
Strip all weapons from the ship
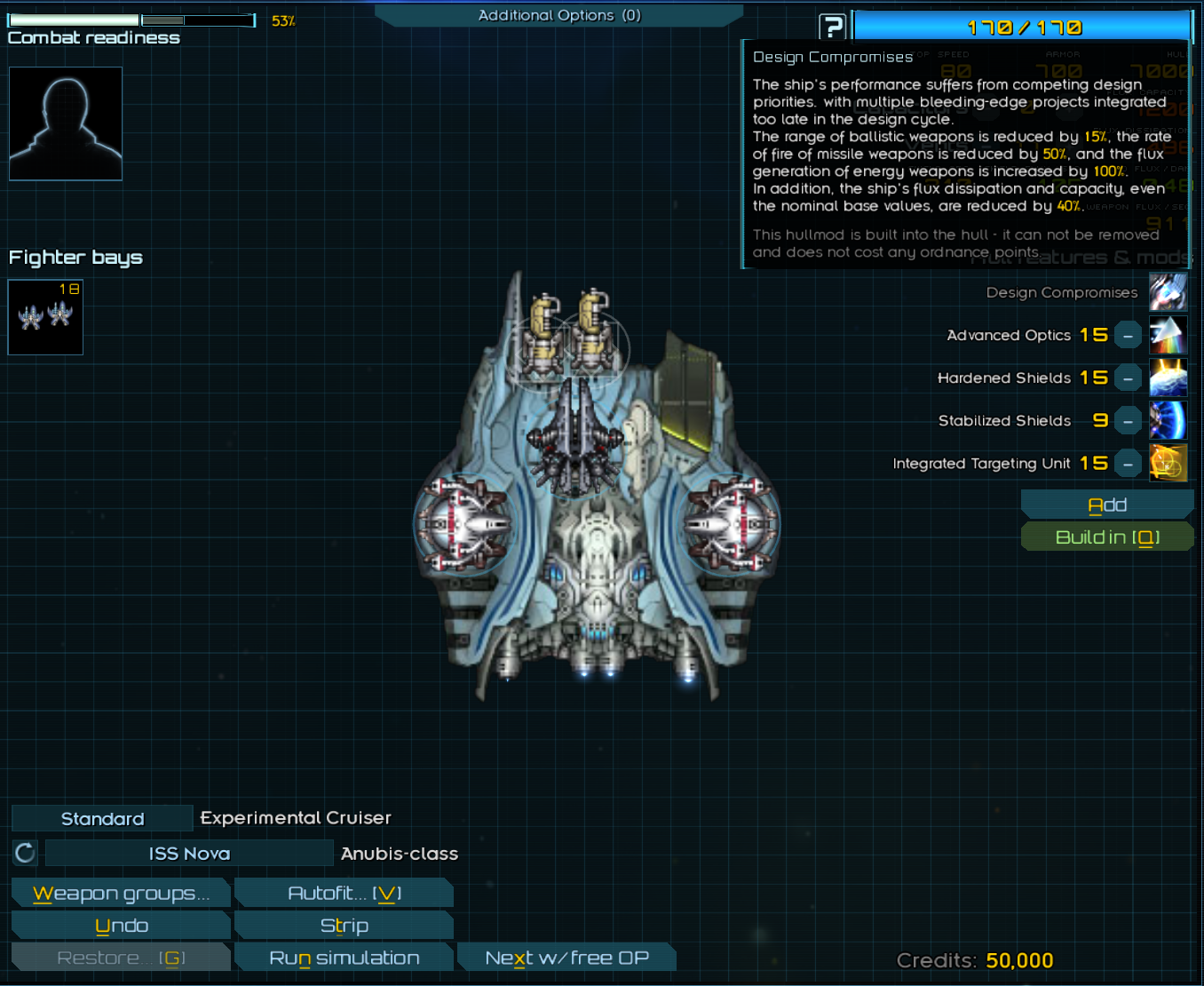pyautogui.click(x=344, y=926)
